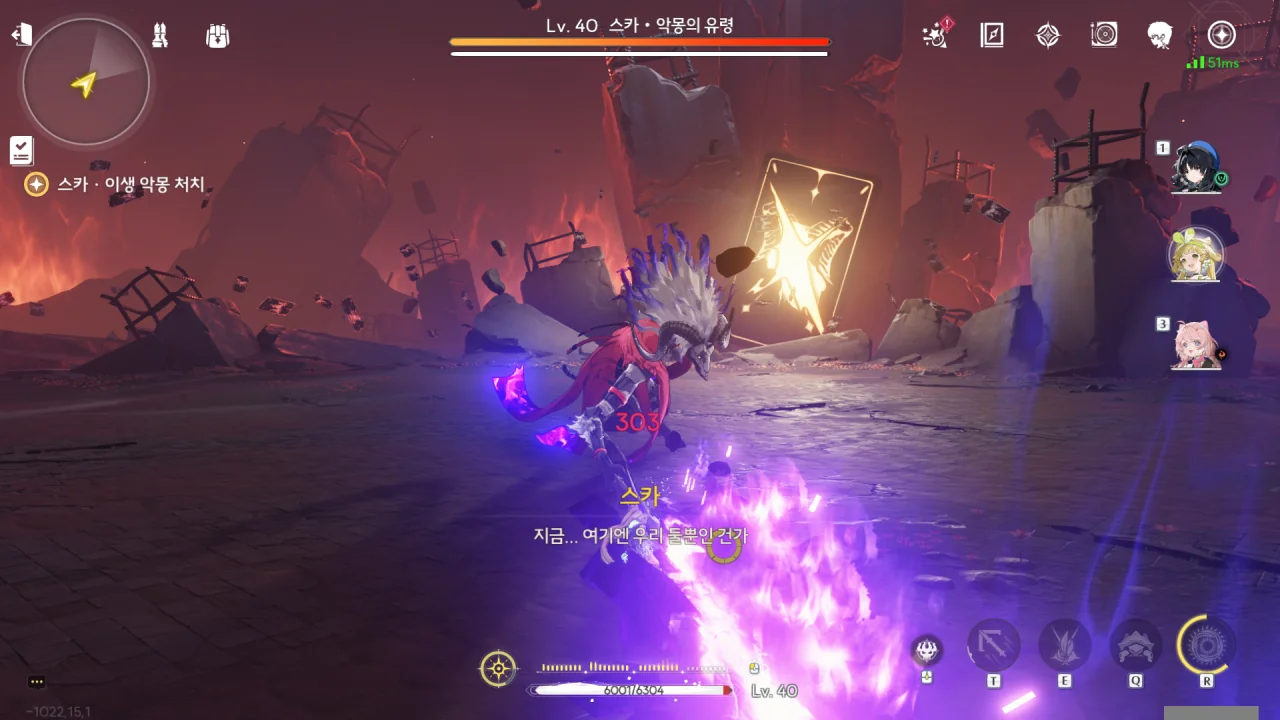Screen dimensions: 1280x720
Task: Select the blonde green-bow party member
Action: click(x=1196, y=255)
